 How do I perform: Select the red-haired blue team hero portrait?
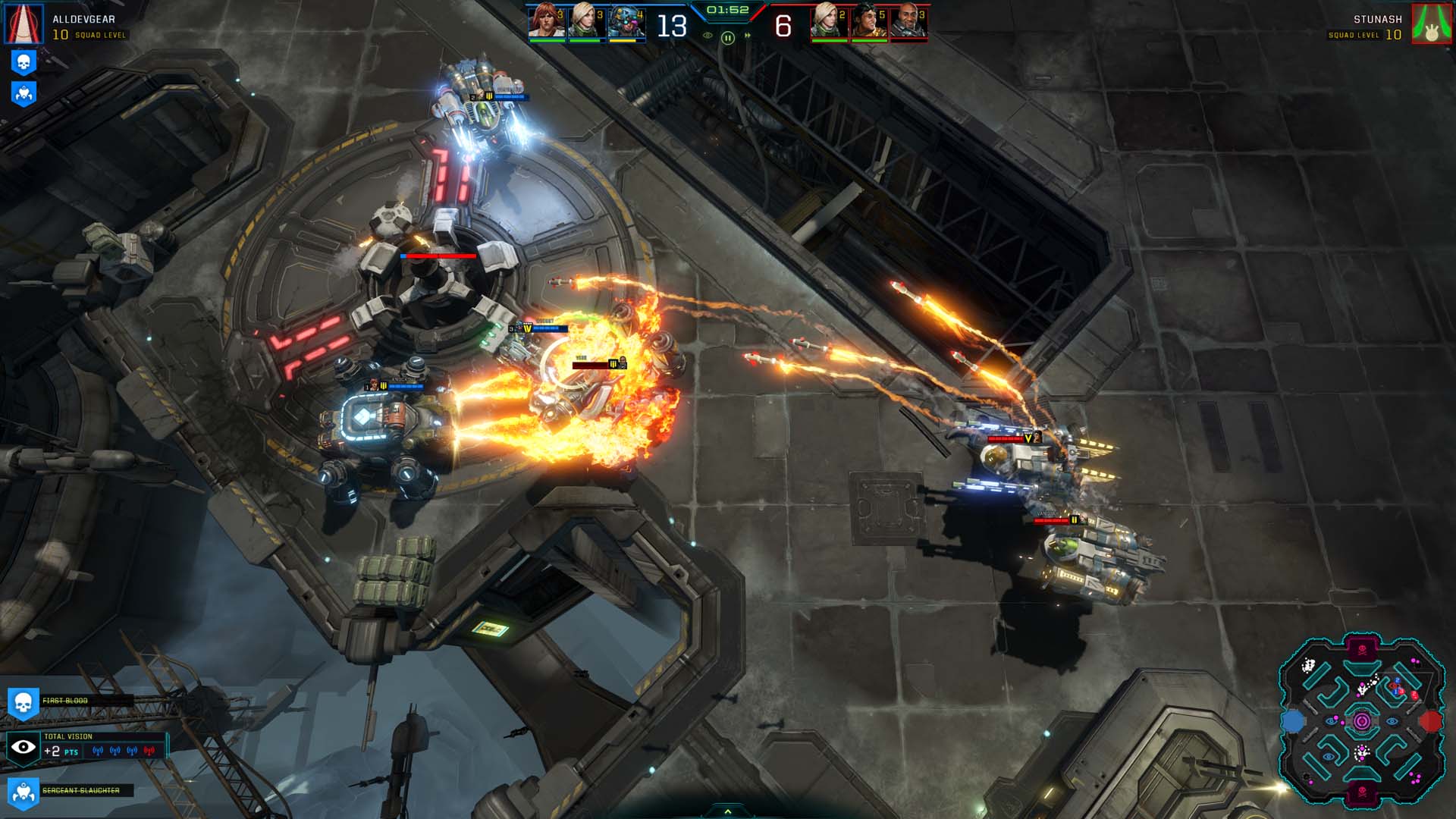coord(546,21)
